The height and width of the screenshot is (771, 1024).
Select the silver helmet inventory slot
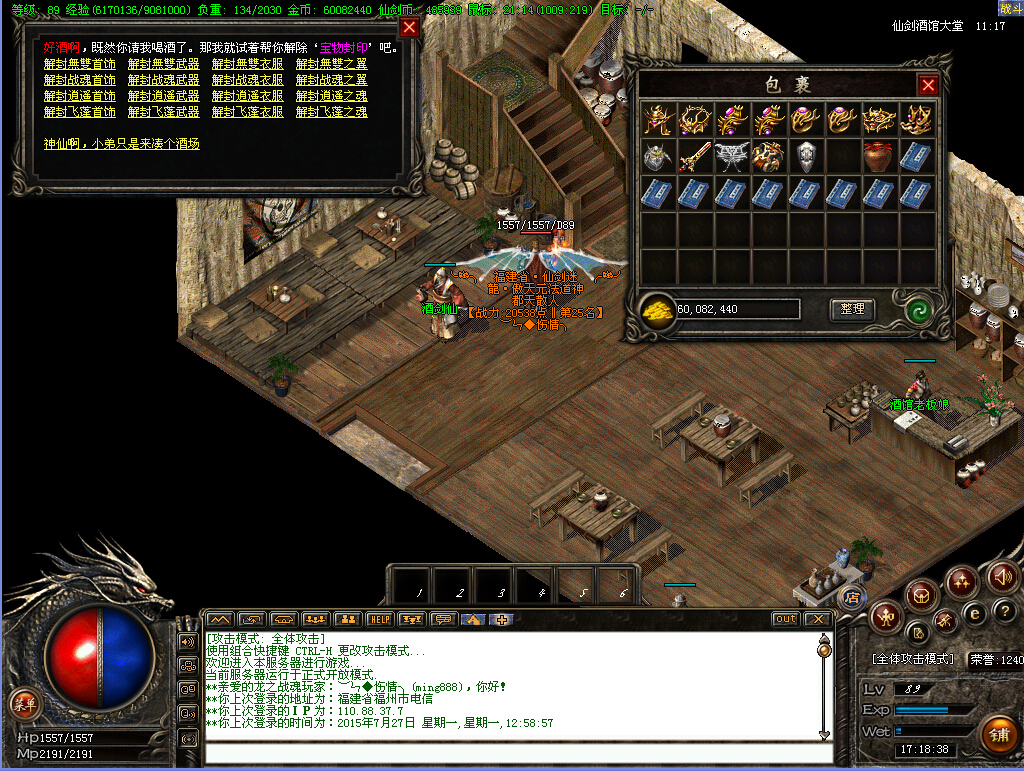(658, 157)
